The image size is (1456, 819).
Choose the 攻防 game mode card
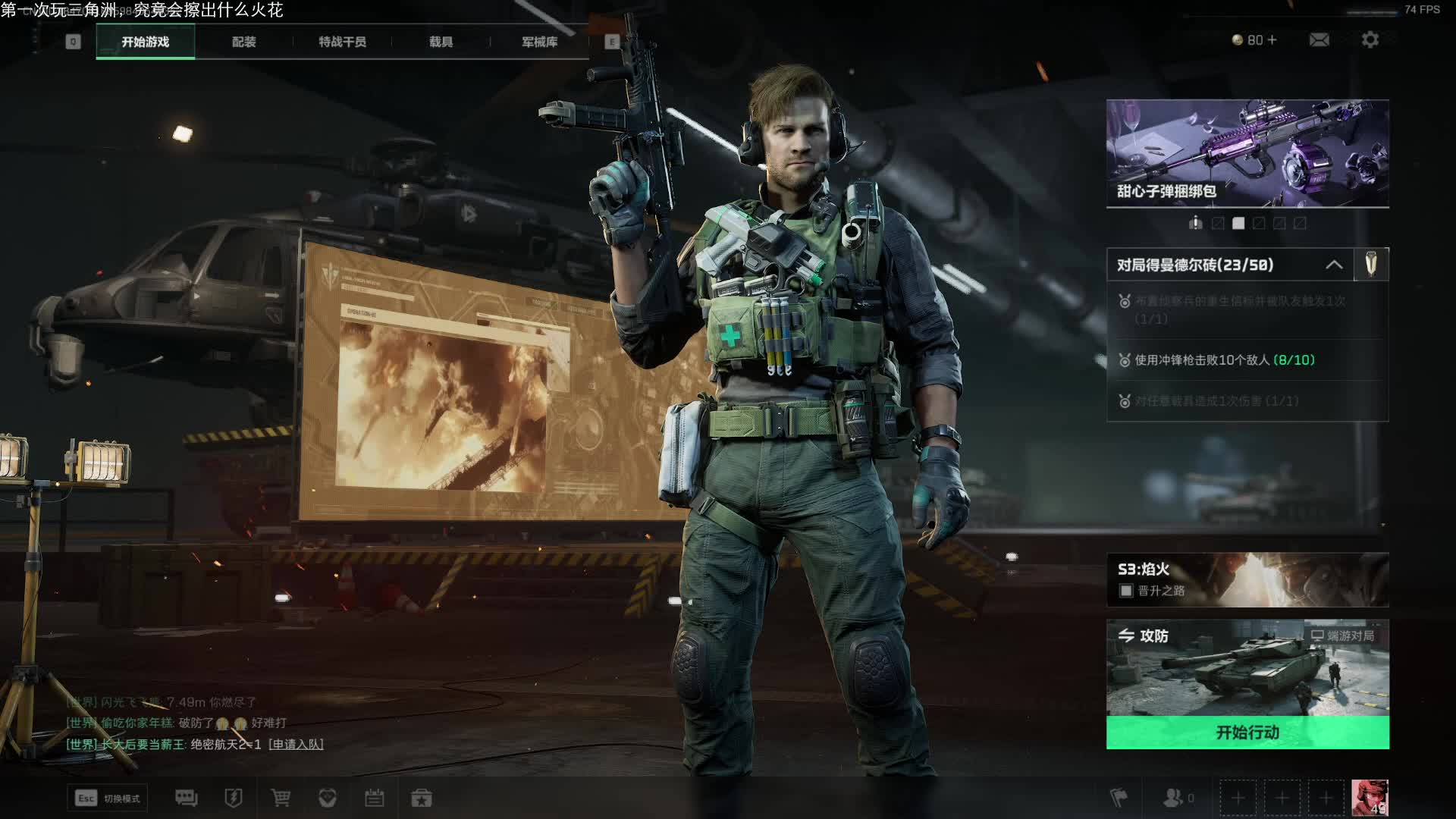1247,667
